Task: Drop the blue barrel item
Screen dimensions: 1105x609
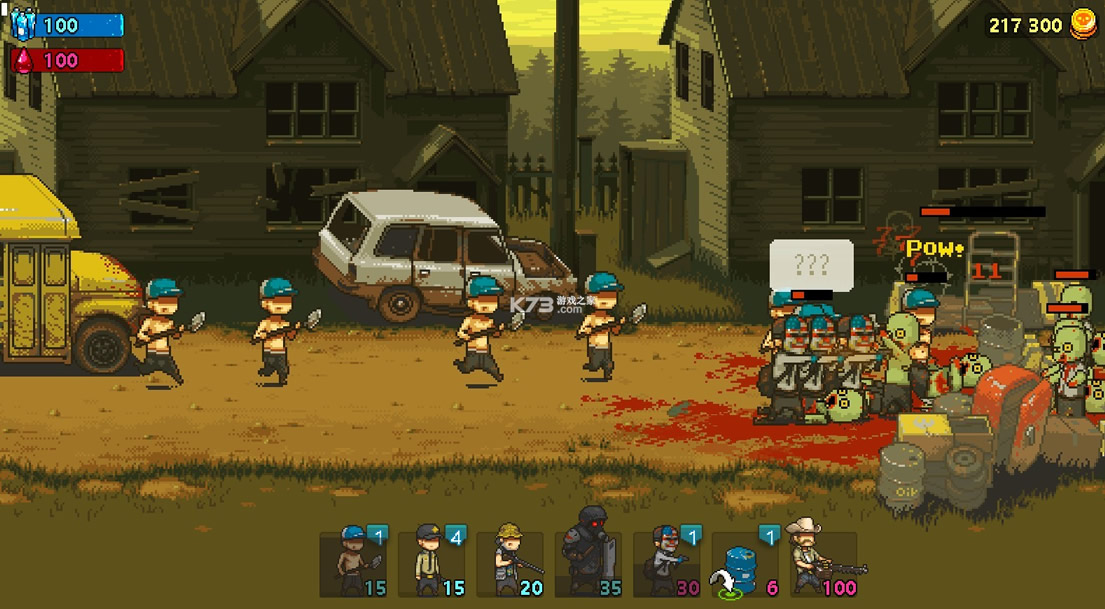Action: 745,563
